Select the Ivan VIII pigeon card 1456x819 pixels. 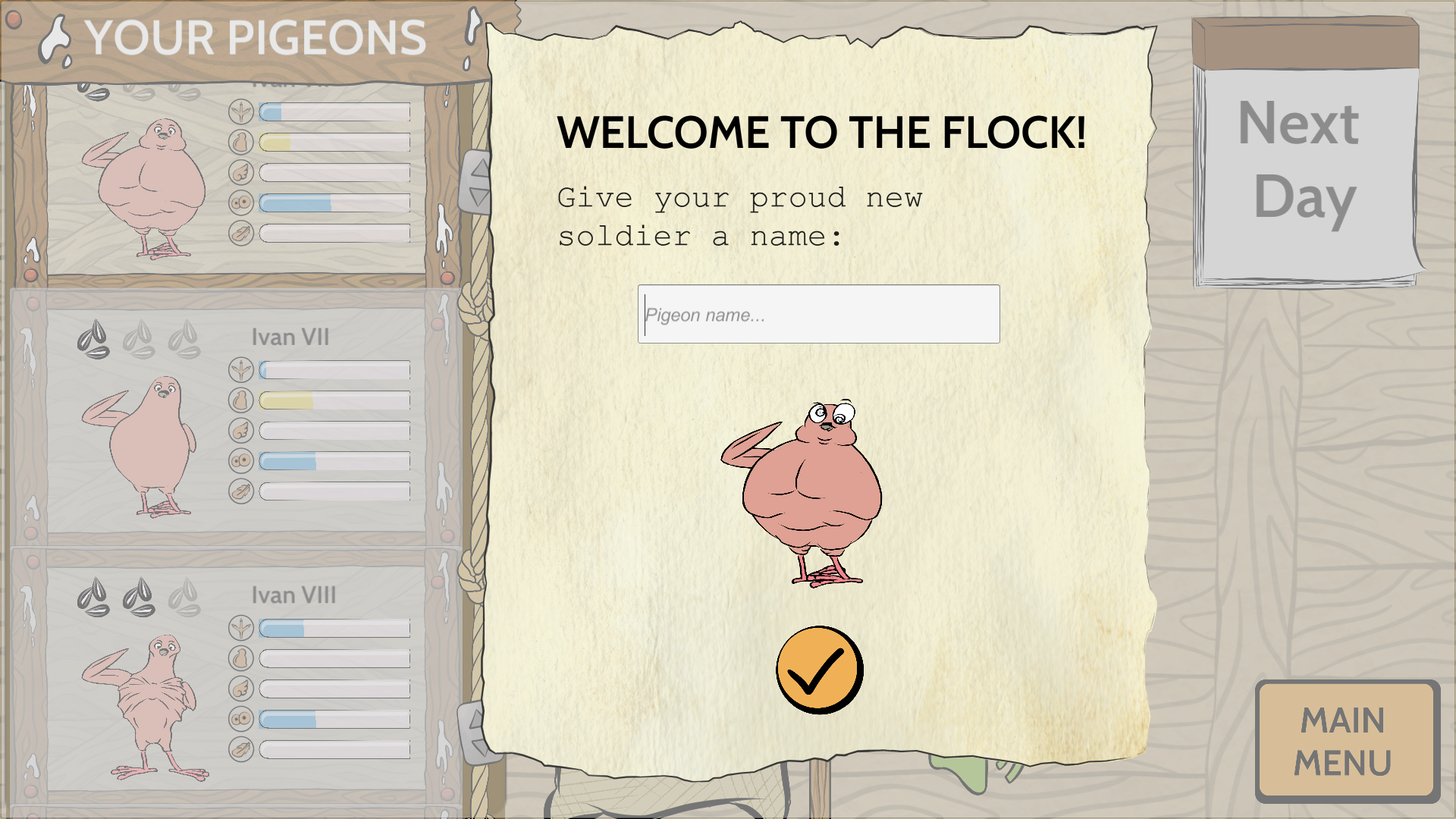pos(235,679)
